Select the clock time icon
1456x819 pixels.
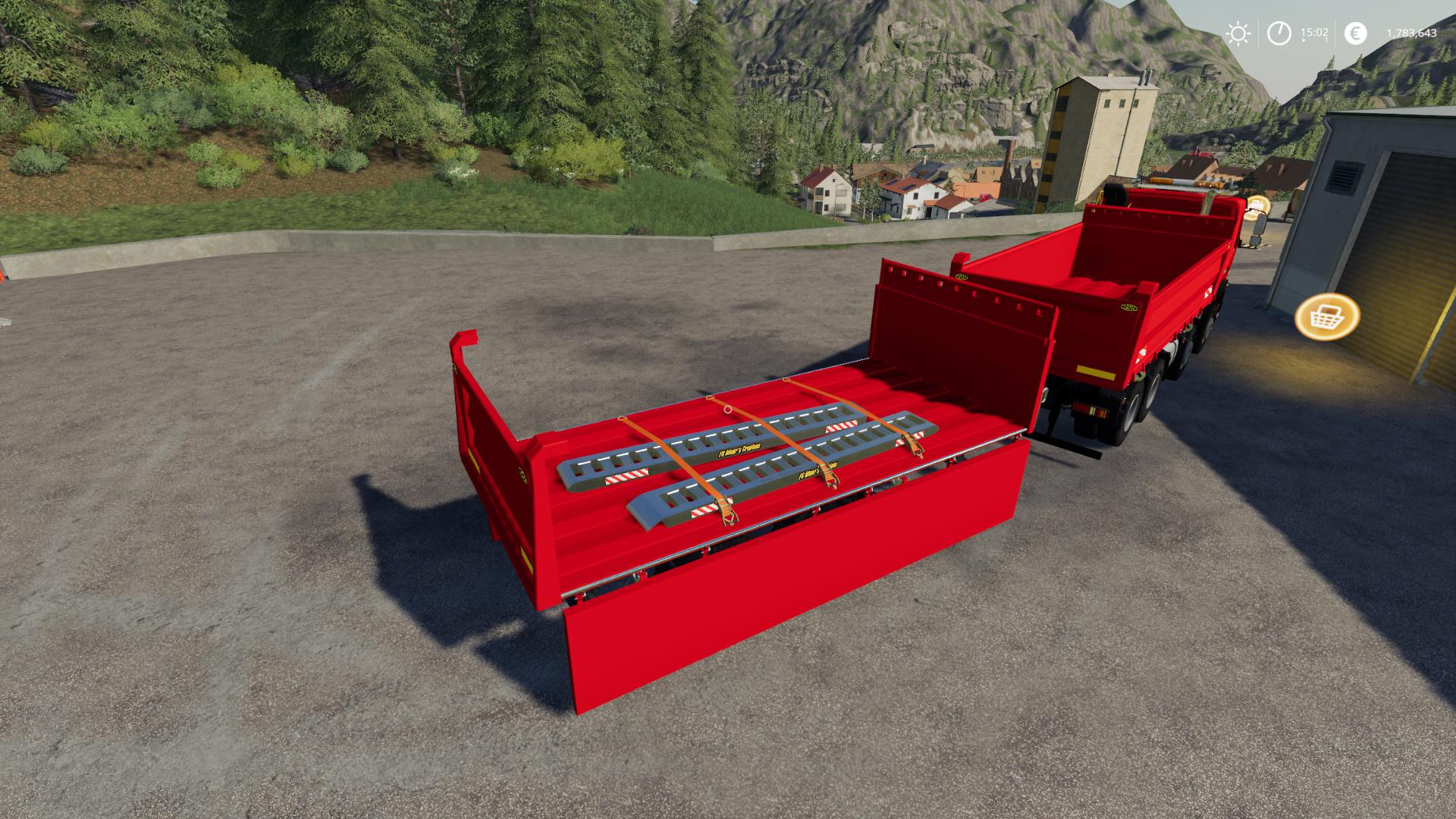point(1279,33)
